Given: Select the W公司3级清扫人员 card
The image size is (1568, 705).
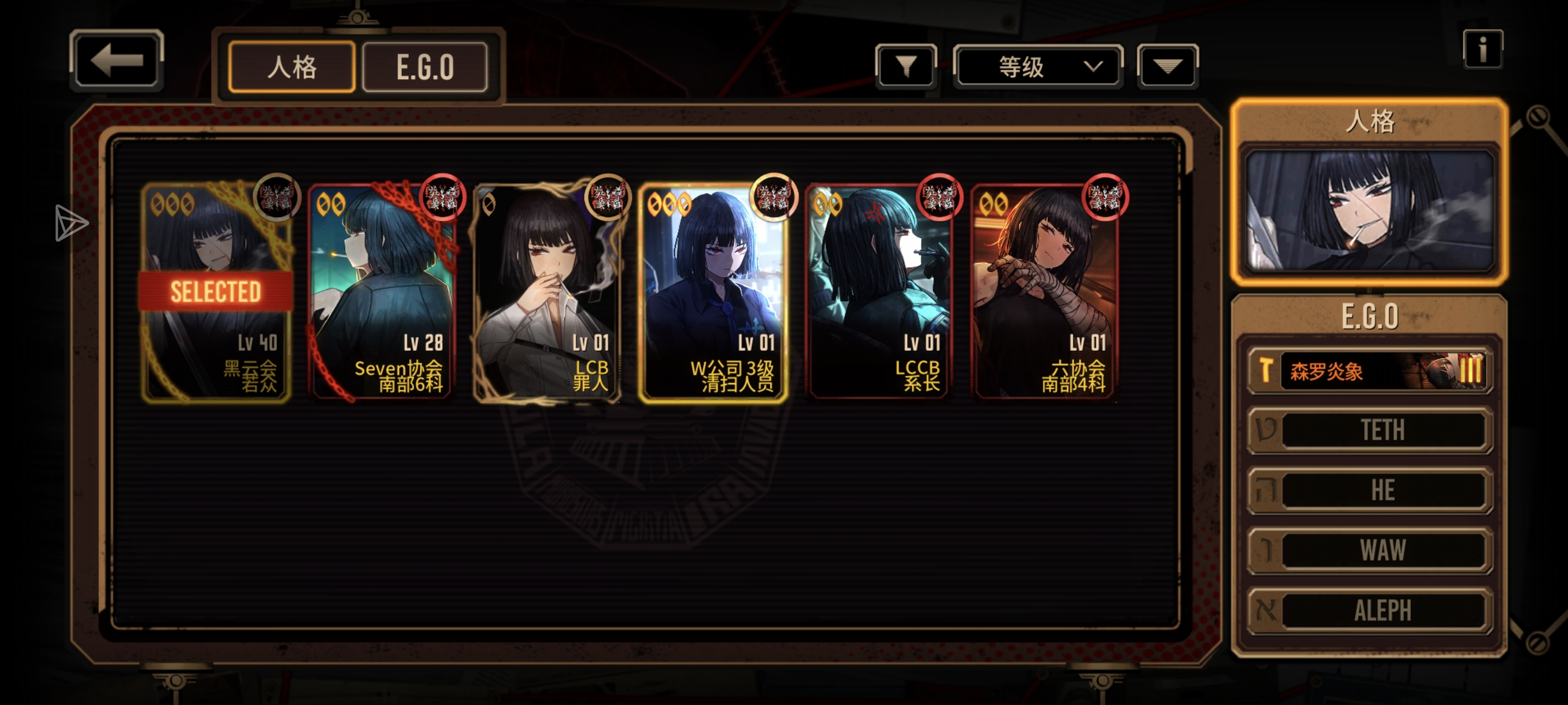Looking at the screenshot, I should 713,292.
